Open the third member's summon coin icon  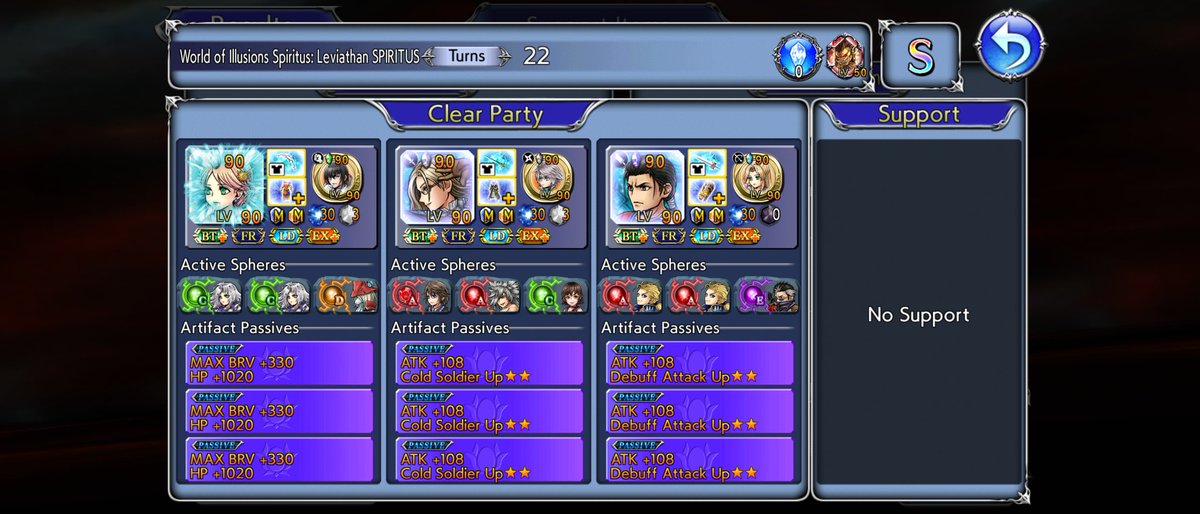(x=758, y=176)
